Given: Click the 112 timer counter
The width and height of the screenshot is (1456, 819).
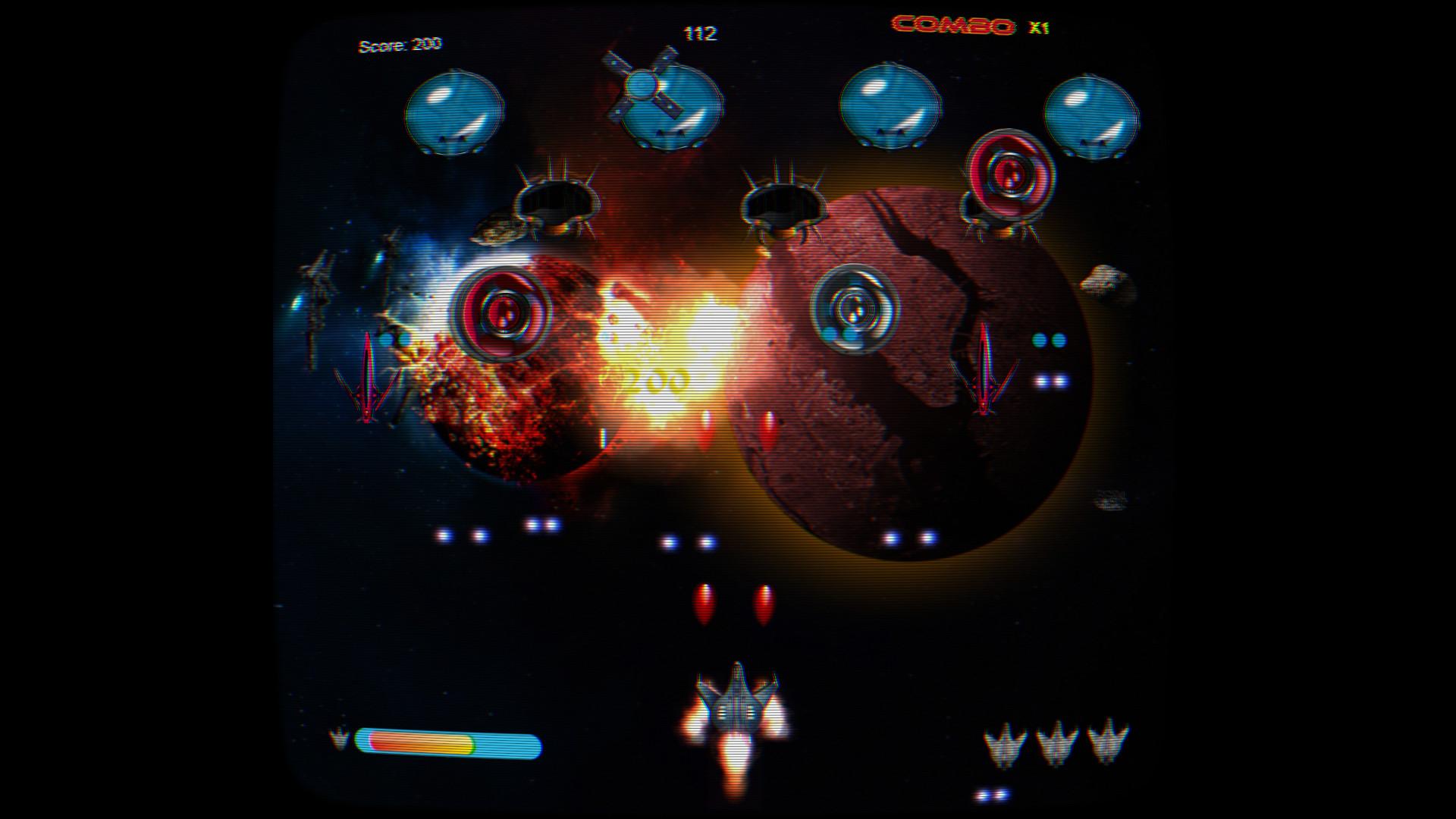Looking at the screenshot, I should 700,33.
